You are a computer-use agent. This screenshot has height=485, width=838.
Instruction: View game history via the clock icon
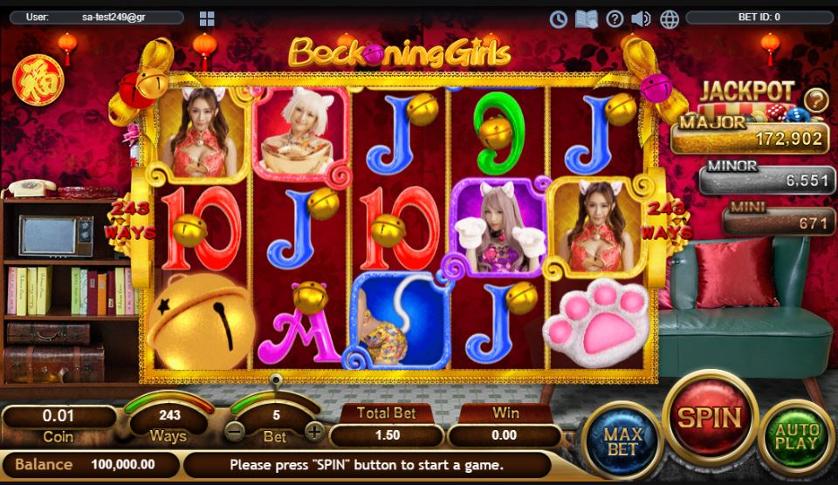[x=558, y=19]
